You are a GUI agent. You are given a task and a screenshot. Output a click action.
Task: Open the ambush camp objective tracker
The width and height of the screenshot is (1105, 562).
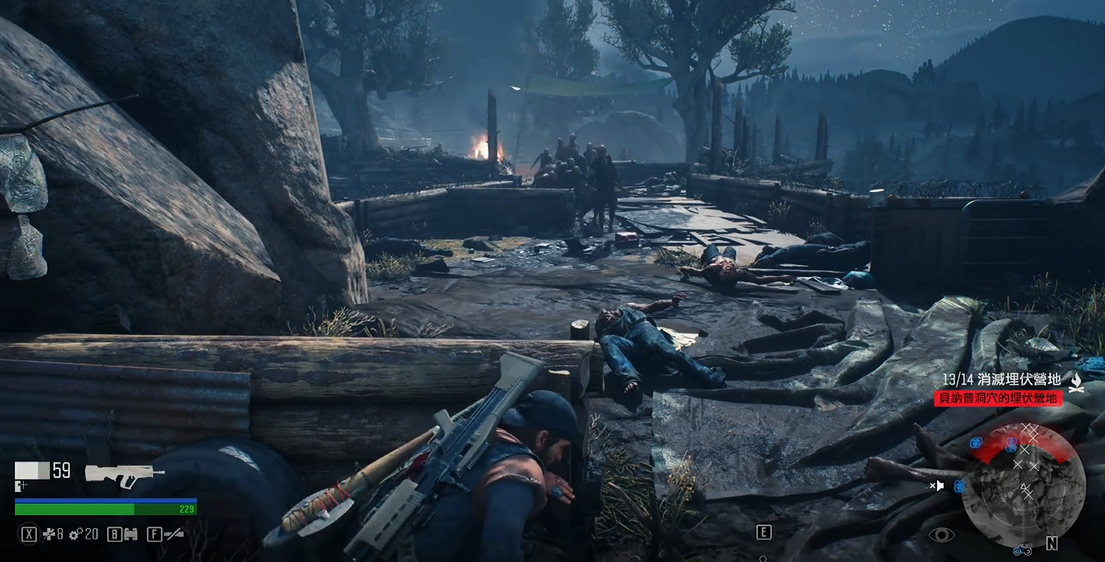click(x=1001, y=380)
